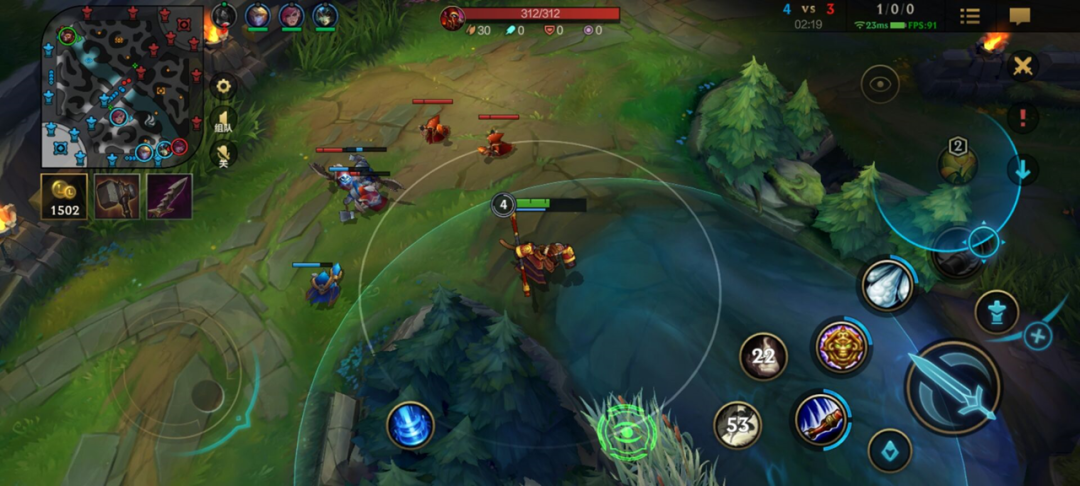
Task: Tap the basic attack sword button
Action: pos(953,387)
